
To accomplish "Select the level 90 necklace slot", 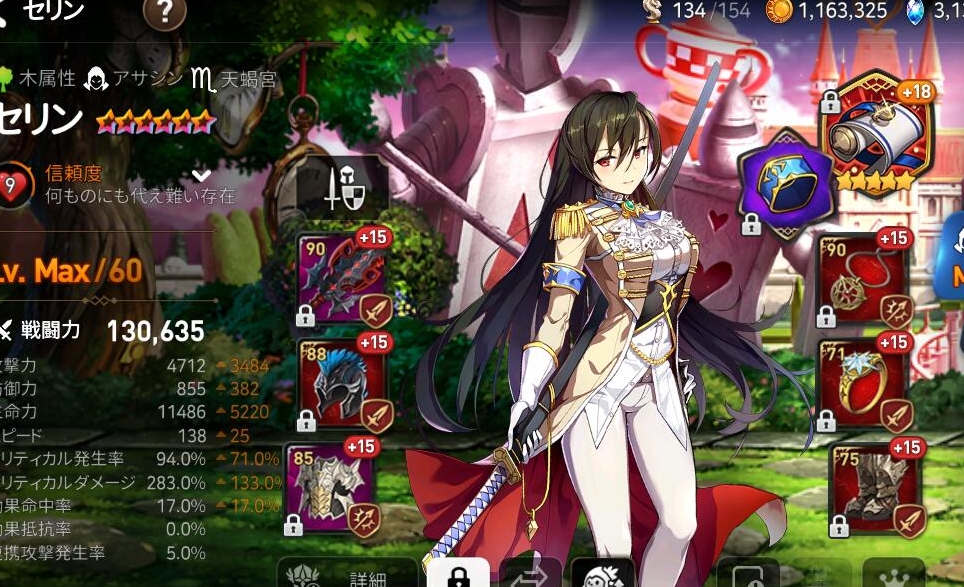I will pyautogui.click(x=863, y=278).
